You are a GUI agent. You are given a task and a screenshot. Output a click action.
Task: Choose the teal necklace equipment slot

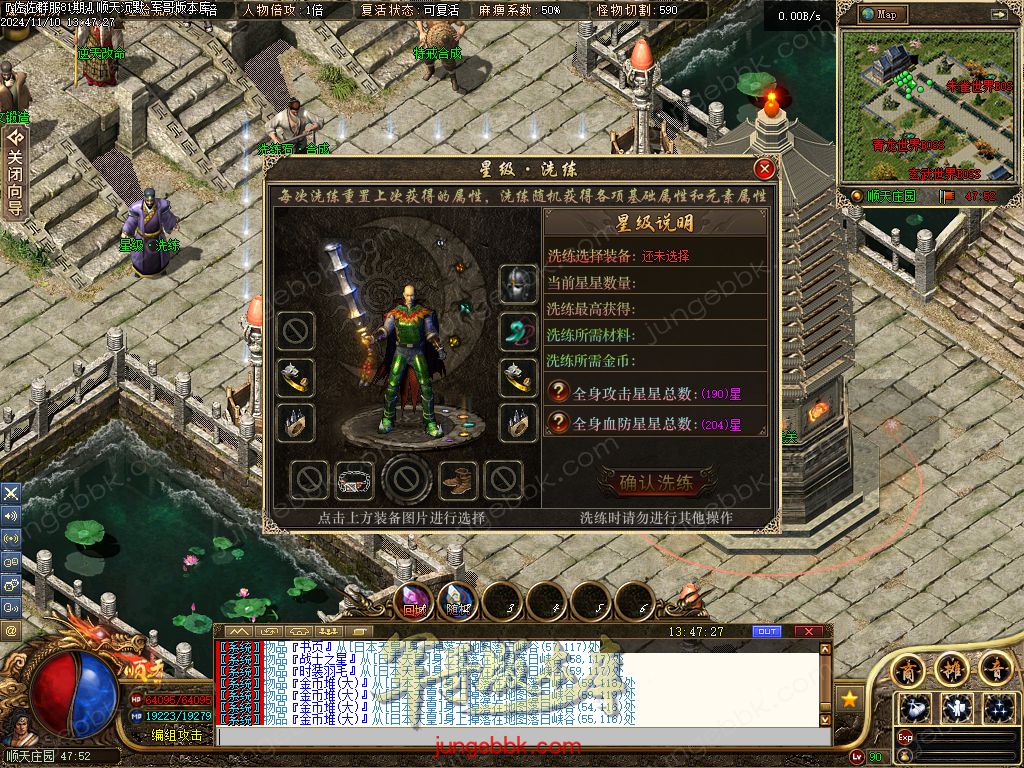[x=519, y=331]
